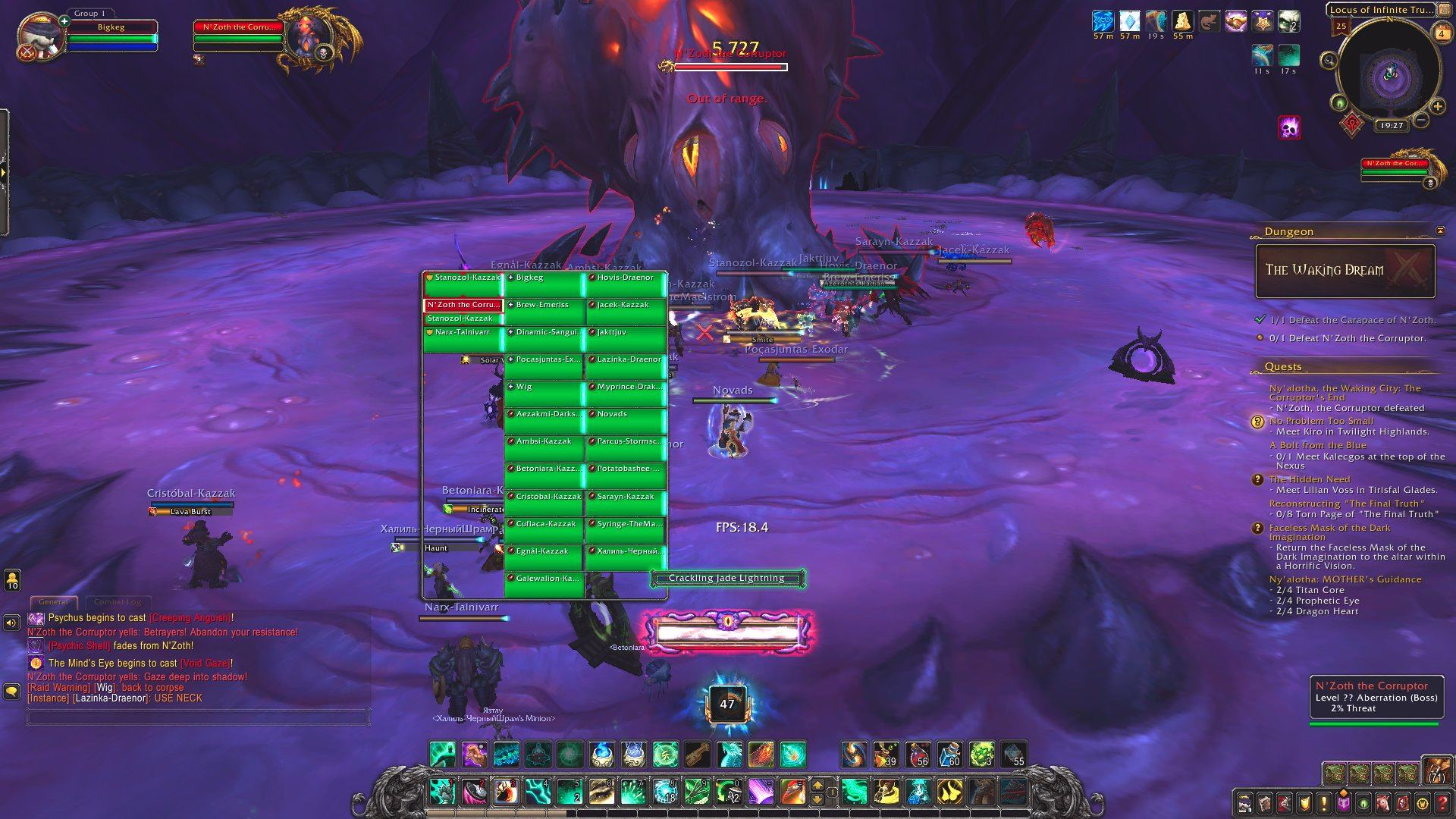Switch to the General chat tab
The width and height of the screenshot is (1456, 819).
click(53, 602)
